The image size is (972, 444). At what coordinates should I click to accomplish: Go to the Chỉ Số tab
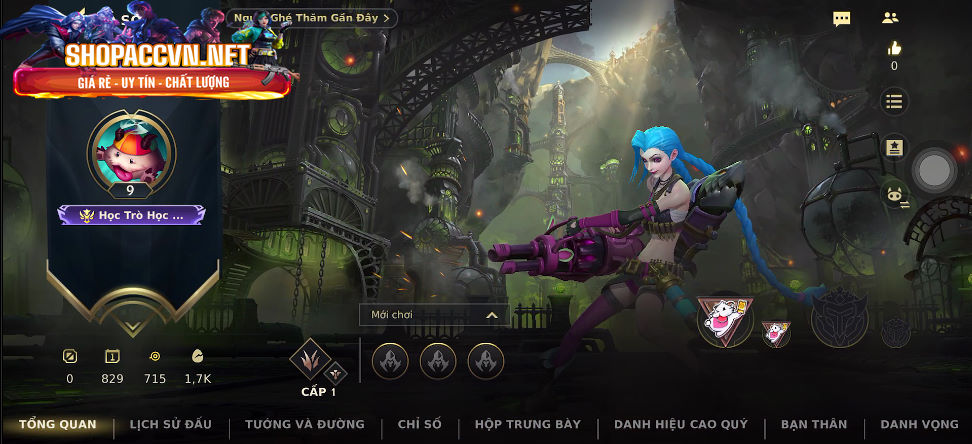(x=419, y=425)
